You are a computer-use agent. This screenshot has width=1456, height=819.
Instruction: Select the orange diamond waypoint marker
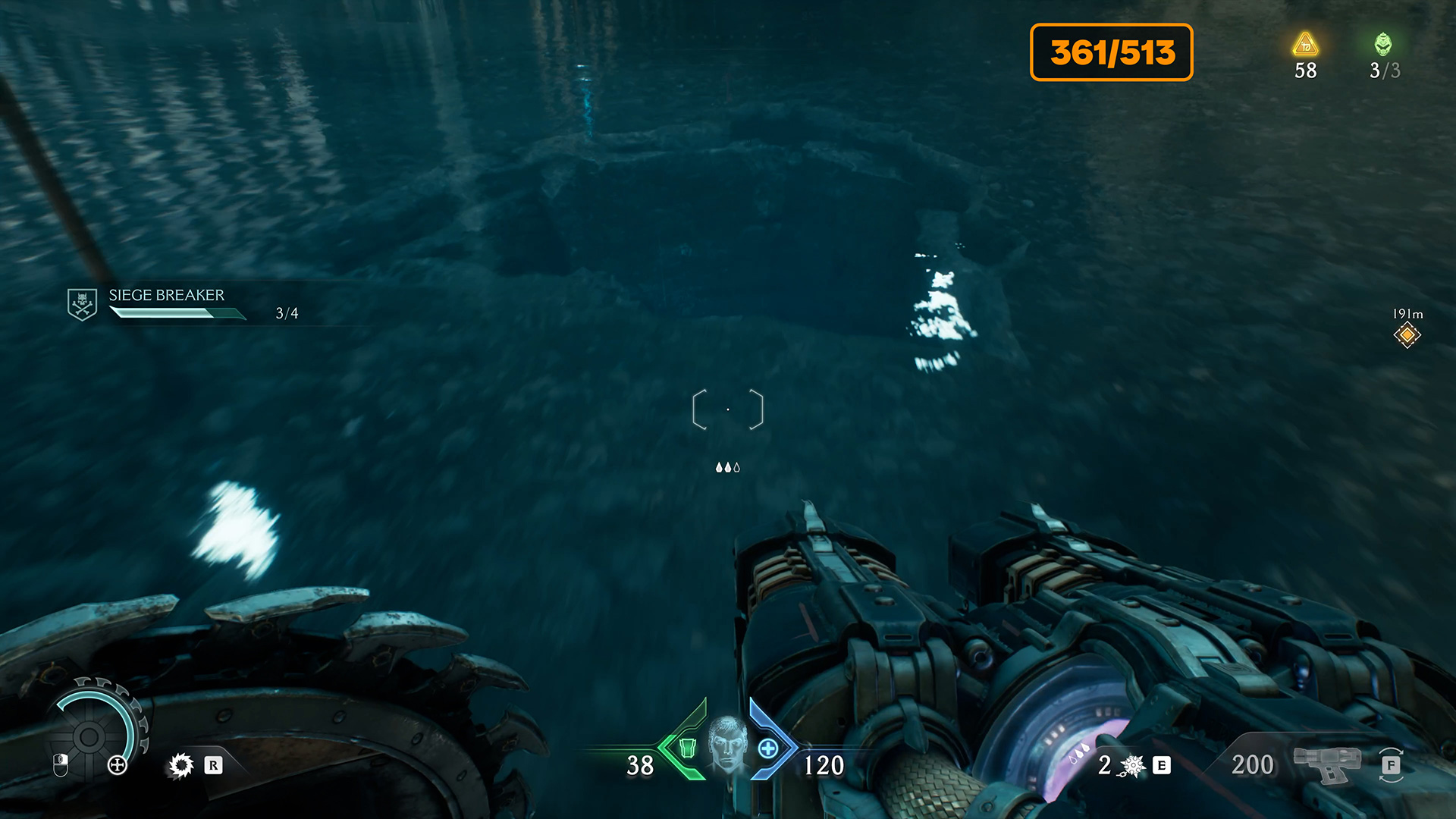click(1407, 334)
